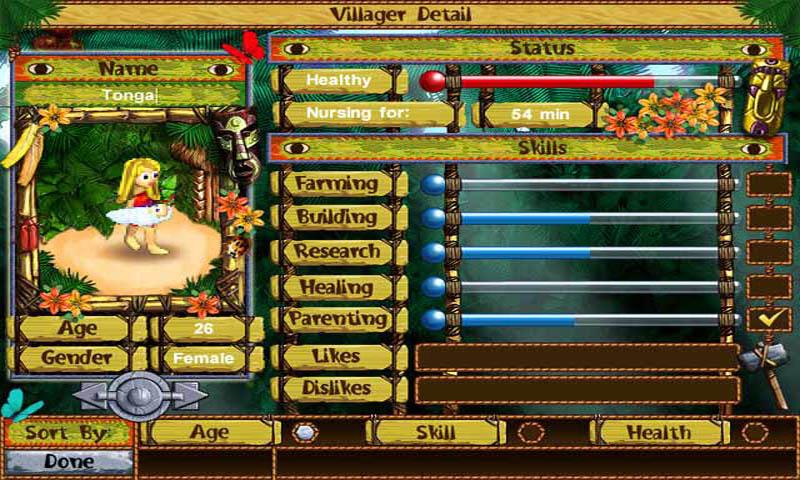
Task: Edit the villager name field Tonga
Action: pos(130,95)
